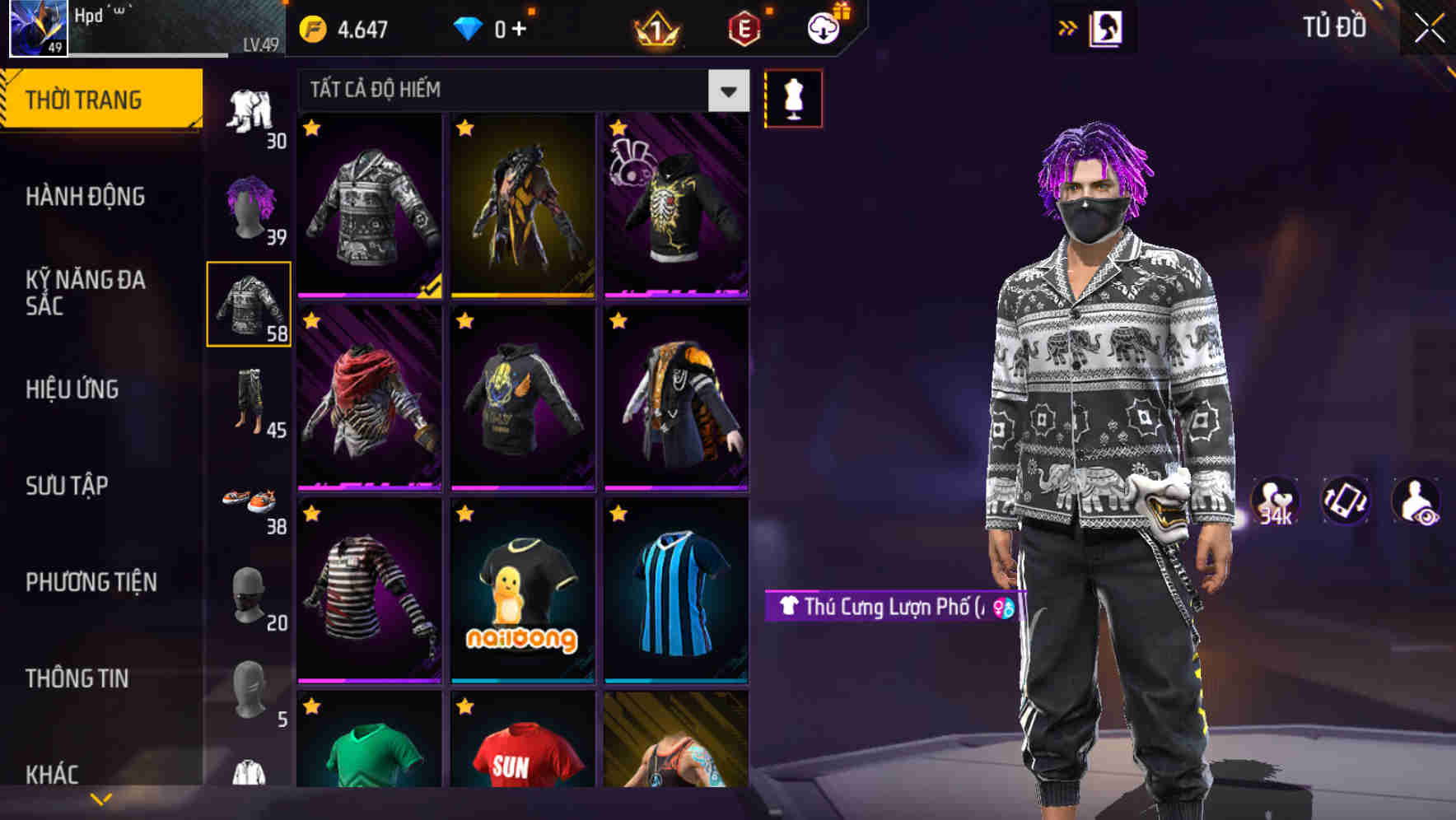Toggle the favorite star on the green shirt

(311, 706)
